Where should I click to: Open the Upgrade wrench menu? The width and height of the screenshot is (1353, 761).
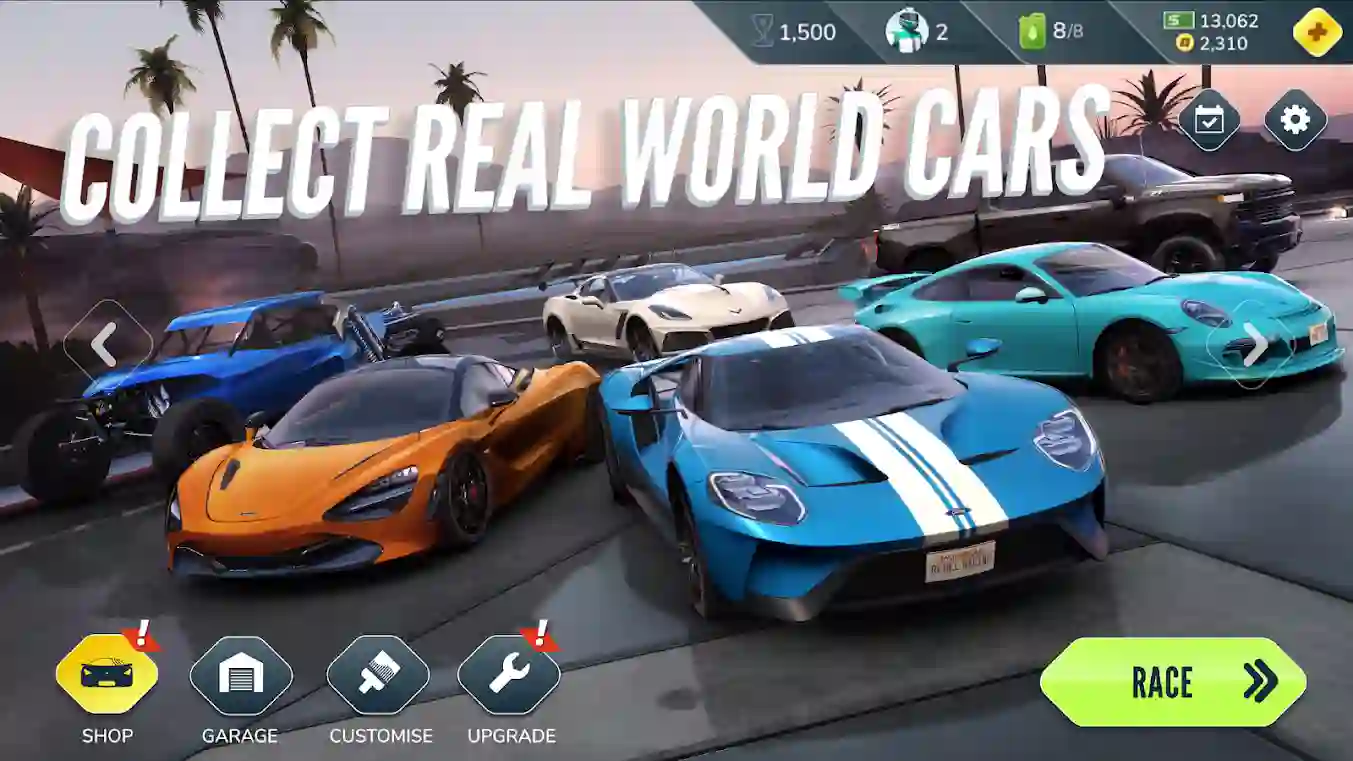coord(508,675)
